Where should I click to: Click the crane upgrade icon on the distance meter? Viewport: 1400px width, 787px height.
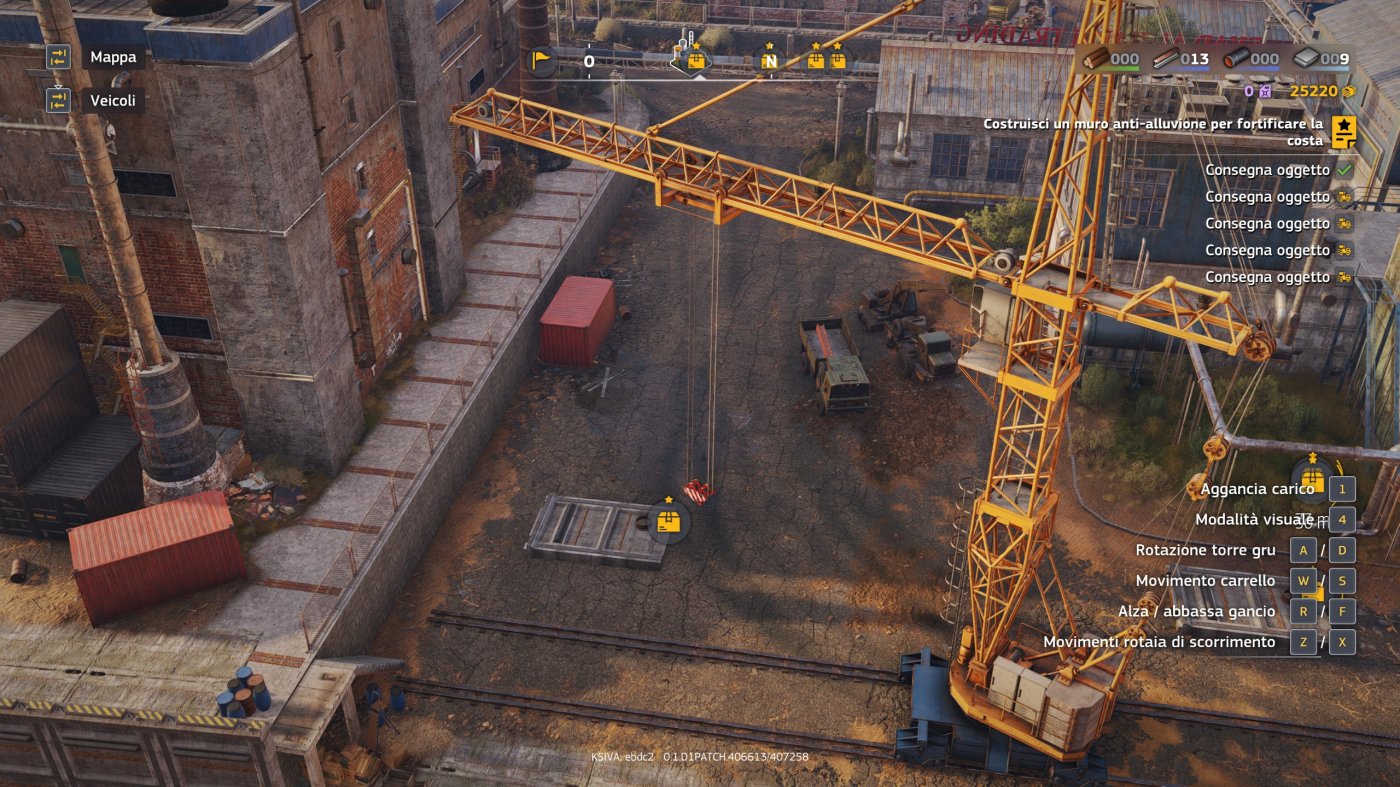(x=694, y=60)
